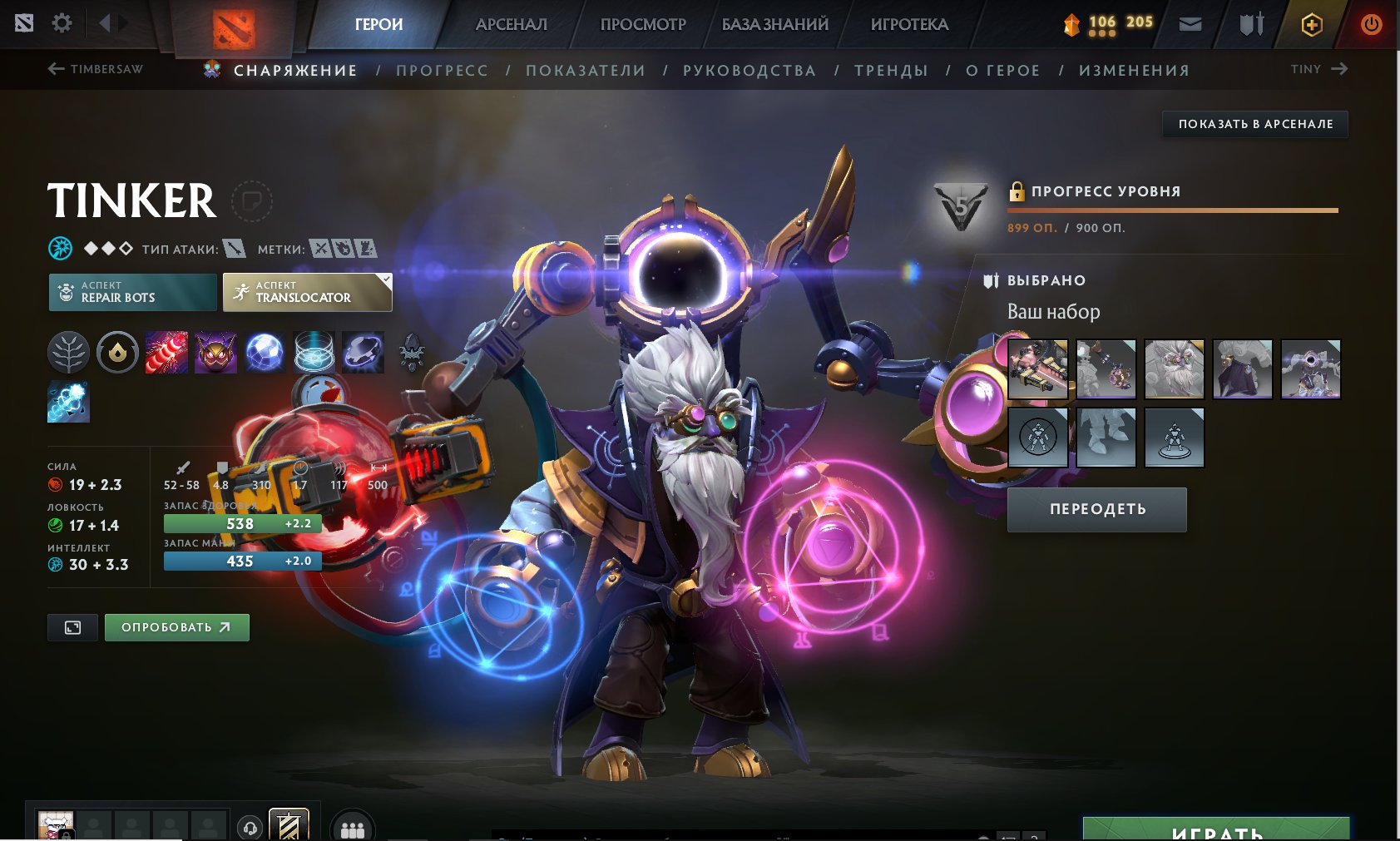Click the orange power button top right
The image size is (1400, 841).
click(1371, 23)
